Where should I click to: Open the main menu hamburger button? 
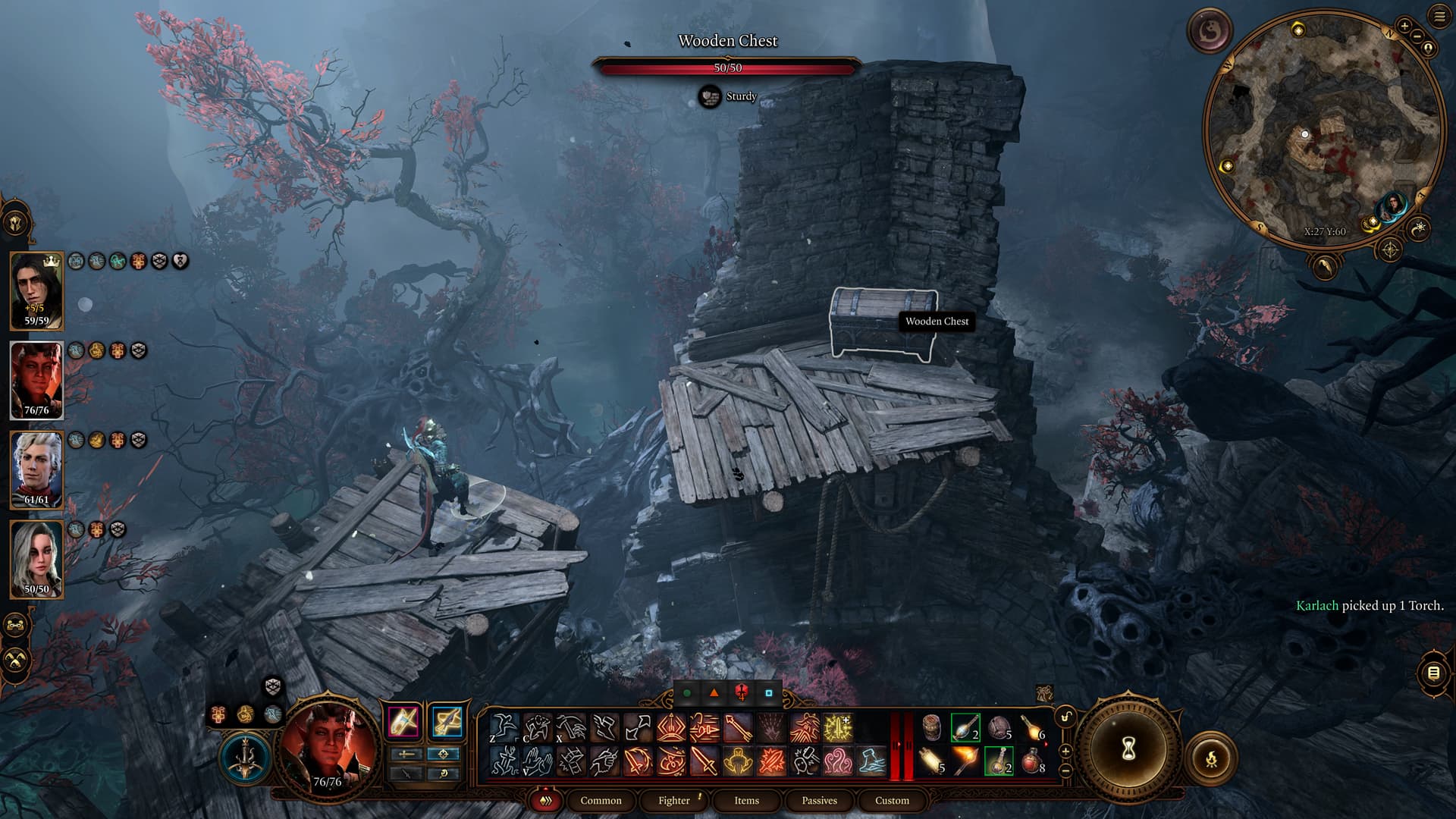(x=1439, y=16)
